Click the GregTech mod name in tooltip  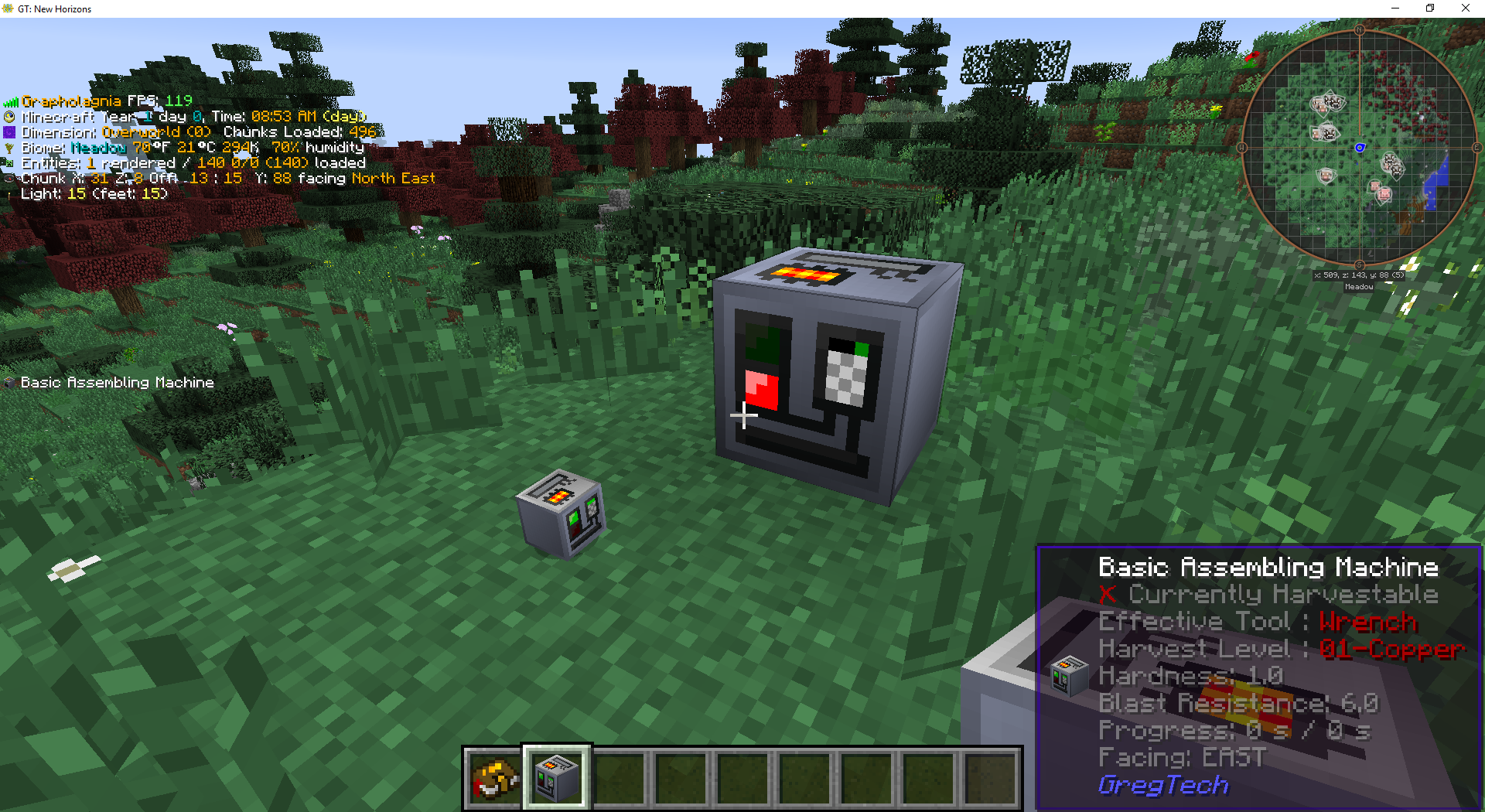[x=1162, y=785]
